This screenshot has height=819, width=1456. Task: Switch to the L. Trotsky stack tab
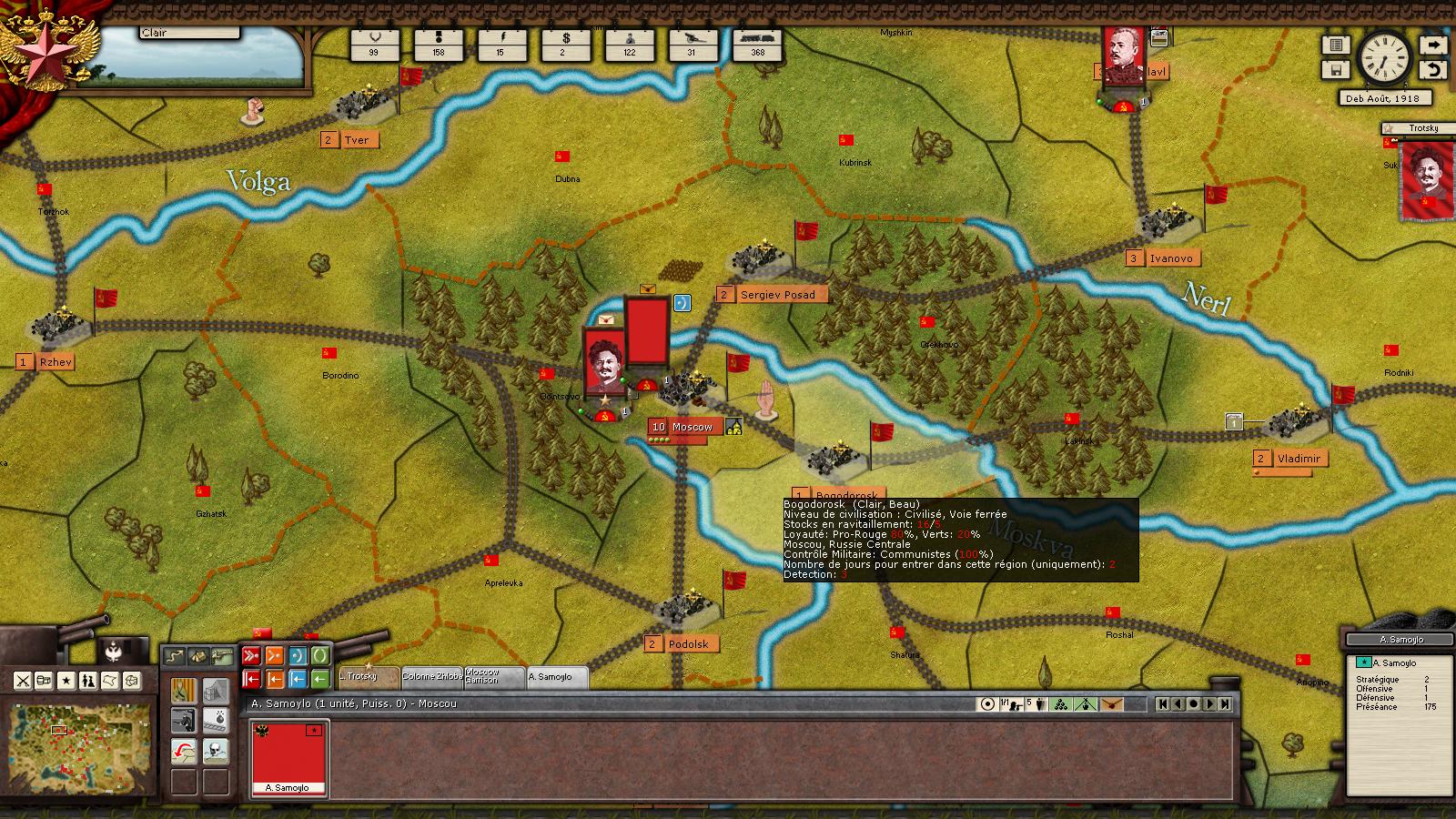(369, 677)
